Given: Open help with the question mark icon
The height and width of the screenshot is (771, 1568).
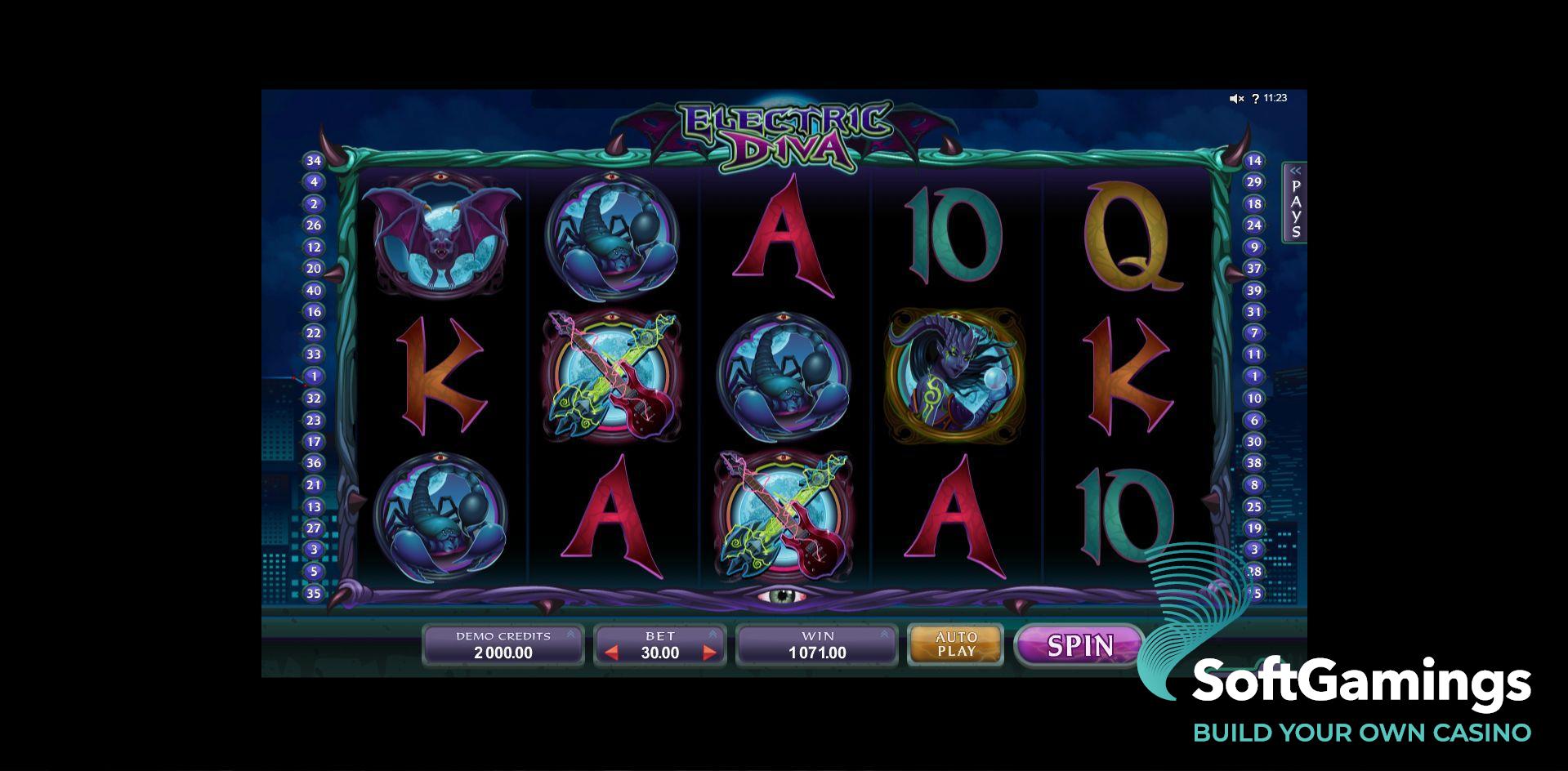Looking at the screenshot, I should coord(1256,99).
